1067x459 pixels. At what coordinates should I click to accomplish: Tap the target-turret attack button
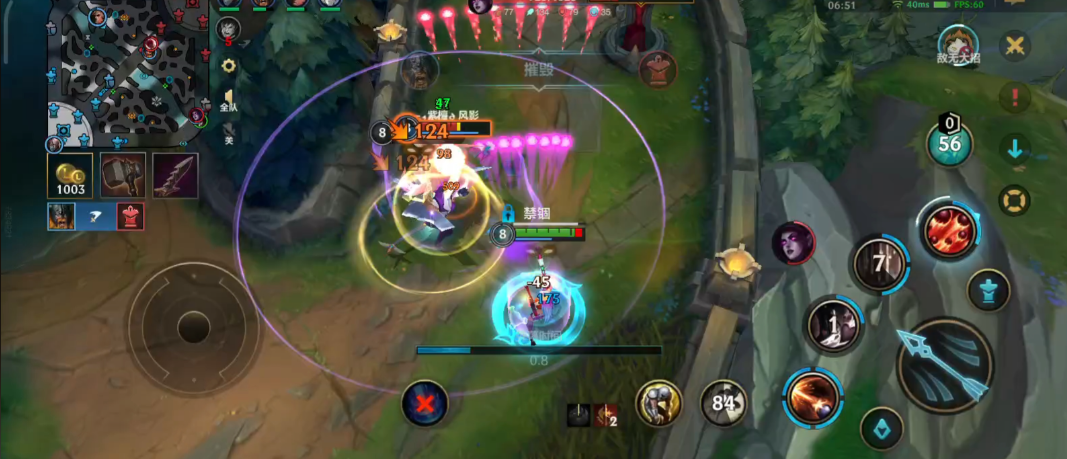pyautogui.click(x=989, y=290)
